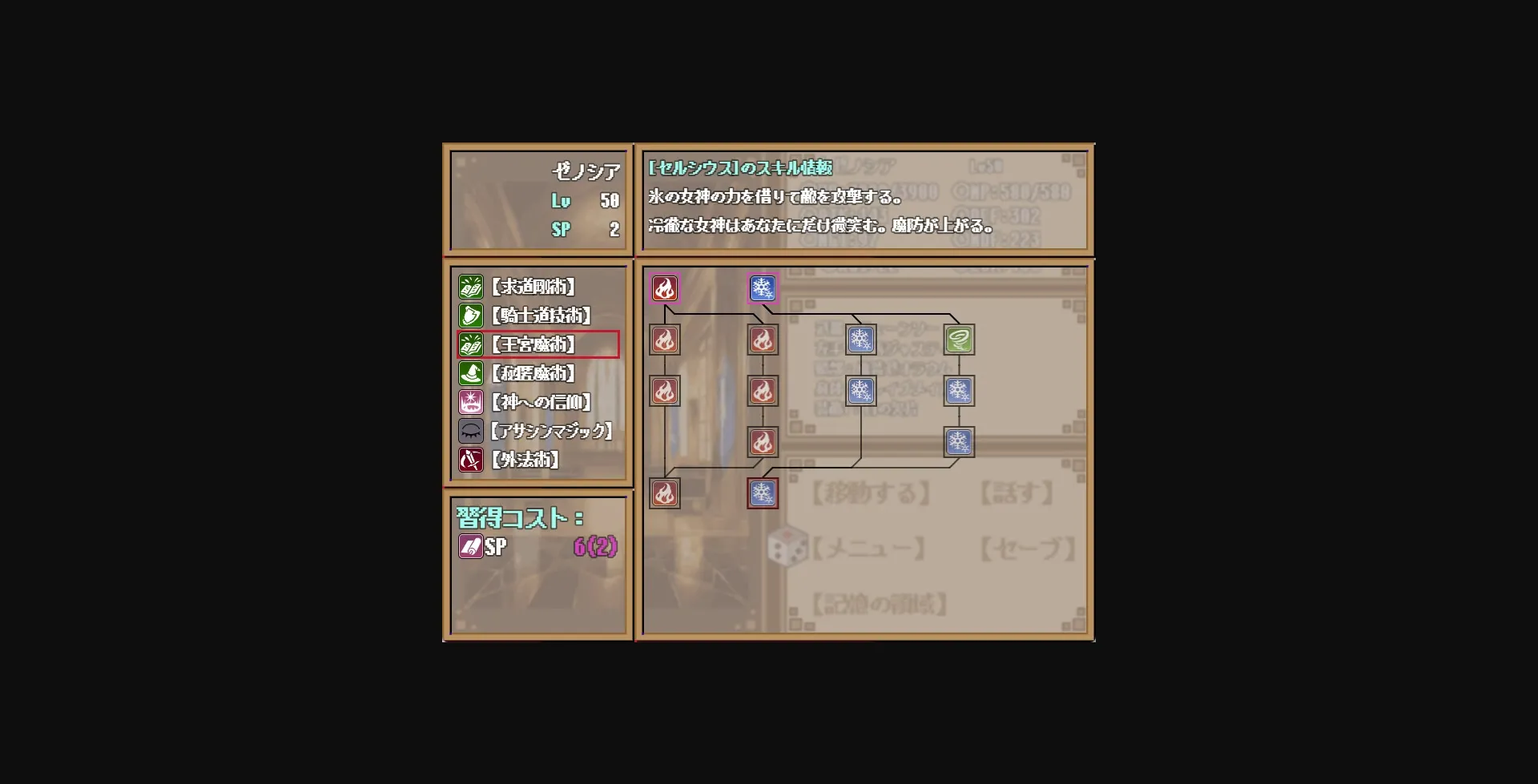Click the crown icon beside 神への信仰
The image size is (1538, 784).
click(x=471, y=402)
